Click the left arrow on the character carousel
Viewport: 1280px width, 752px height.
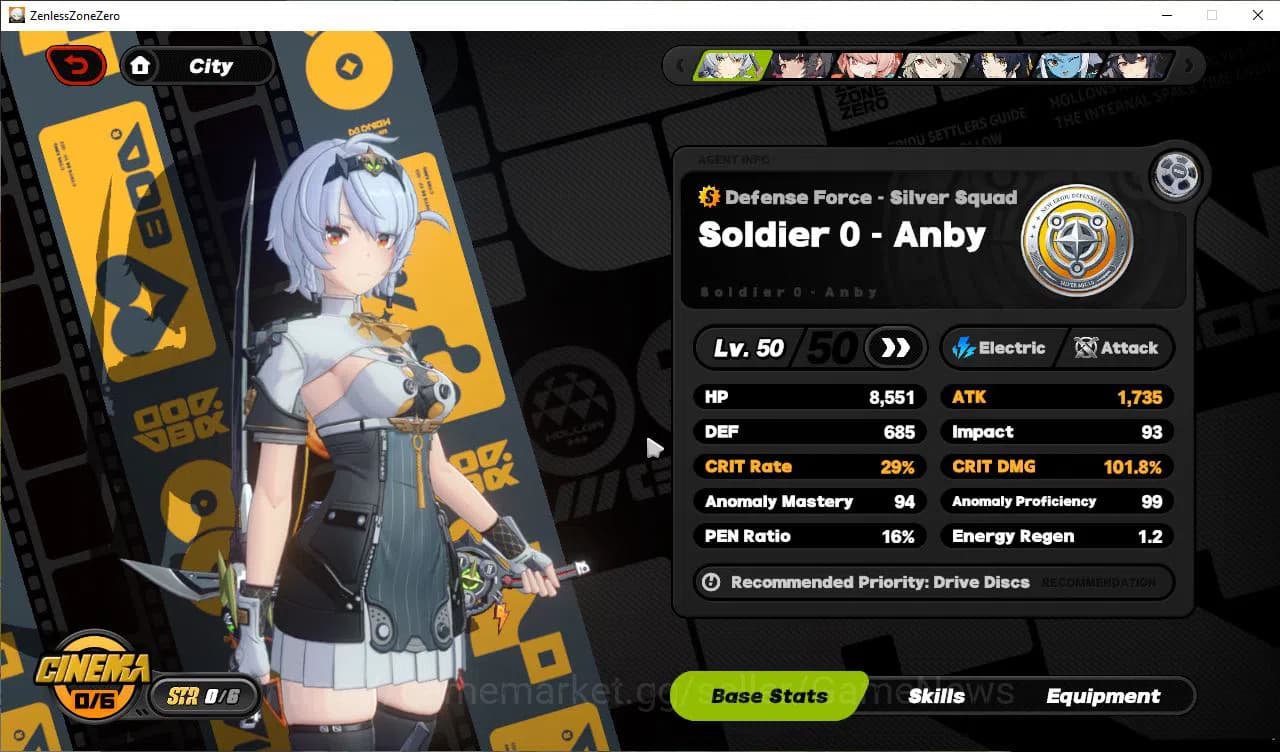coord(681,64)
